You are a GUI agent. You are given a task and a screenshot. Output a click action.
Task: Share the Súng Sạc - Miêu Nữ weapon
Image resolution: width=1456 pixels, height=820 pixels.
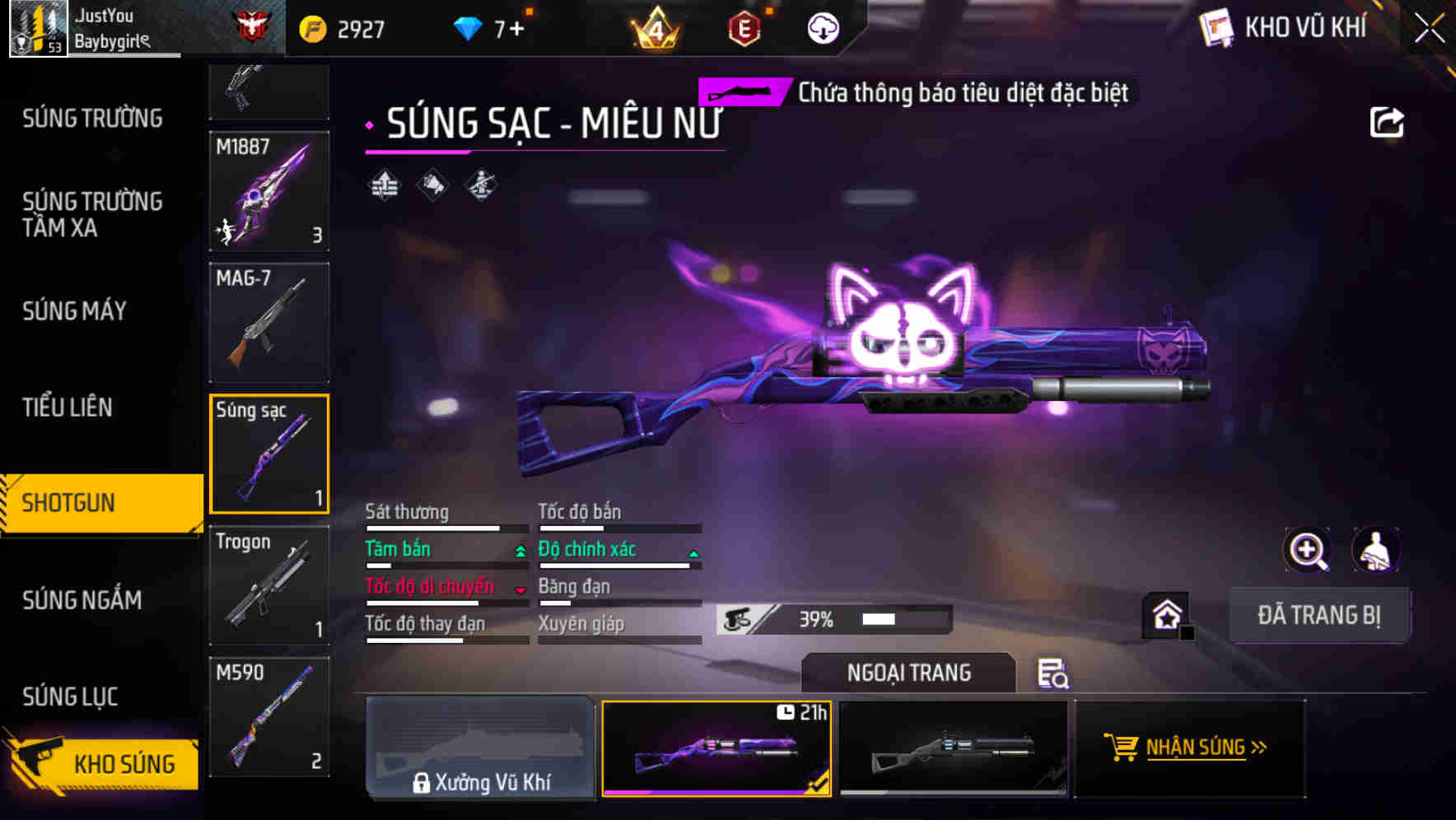pyautogui.click(x=1388, y=121)
